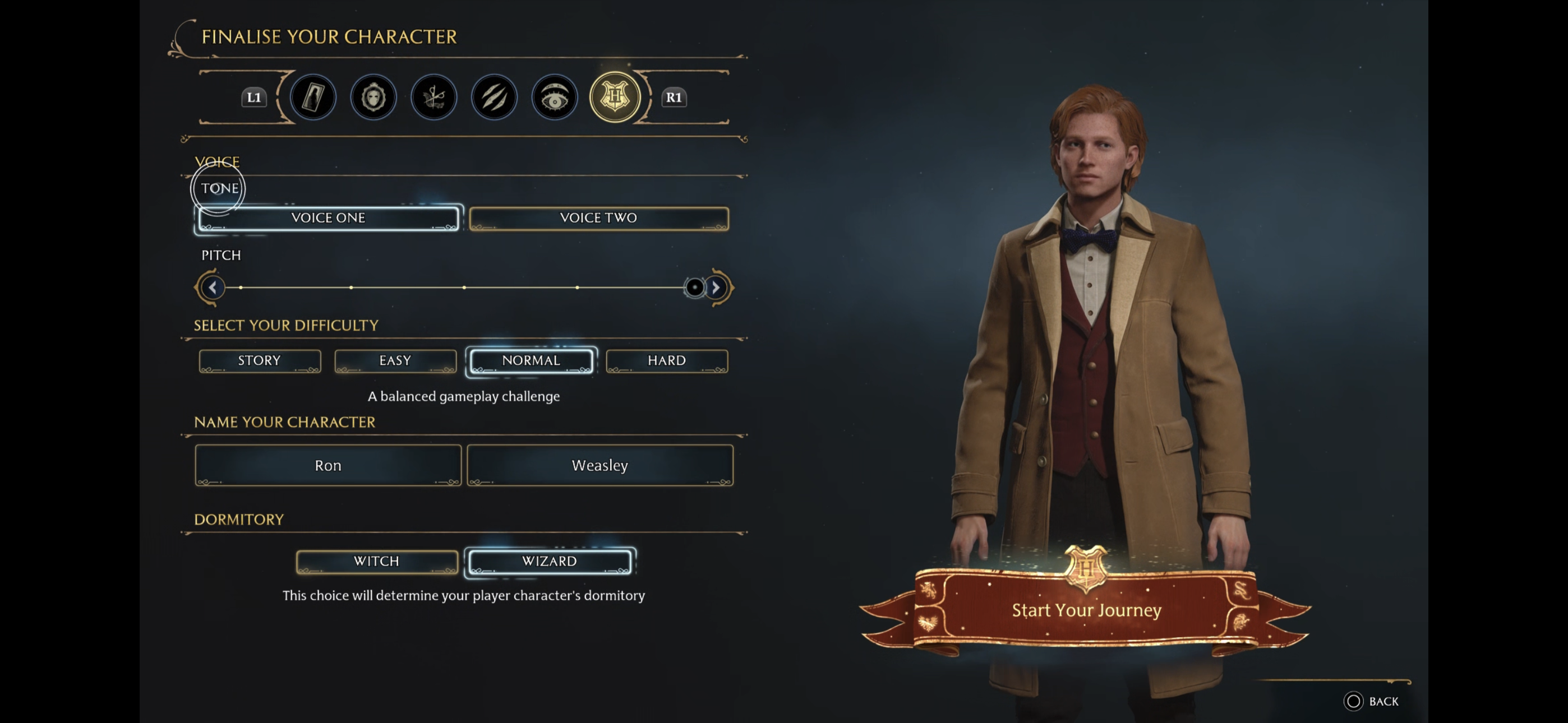Screen dimensions: 1568x723
Task: Confirm Voice One selection
Action: click(x=328, y=217)
